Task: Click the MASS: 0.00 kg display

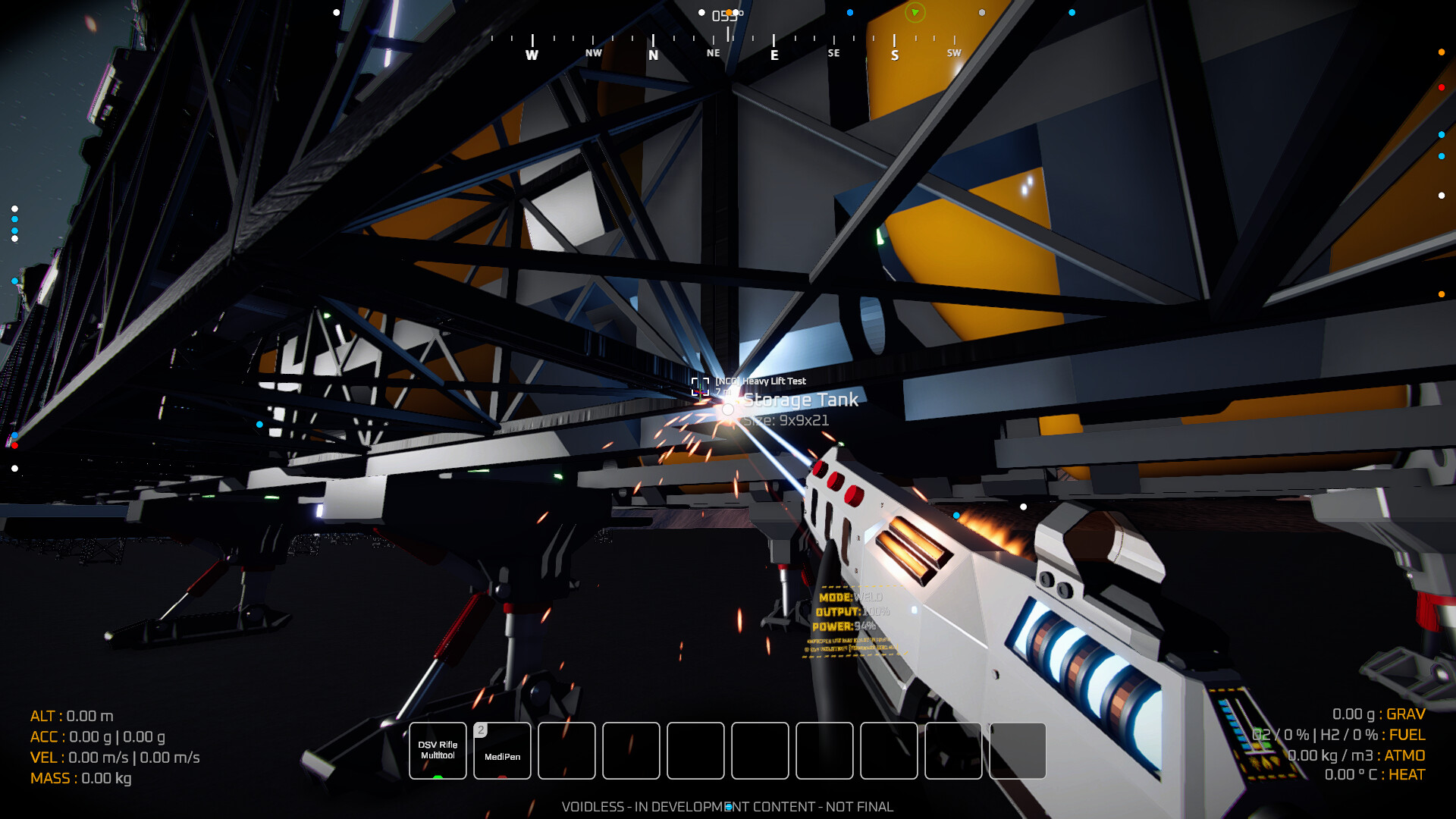Action: (x=81, y=777)
